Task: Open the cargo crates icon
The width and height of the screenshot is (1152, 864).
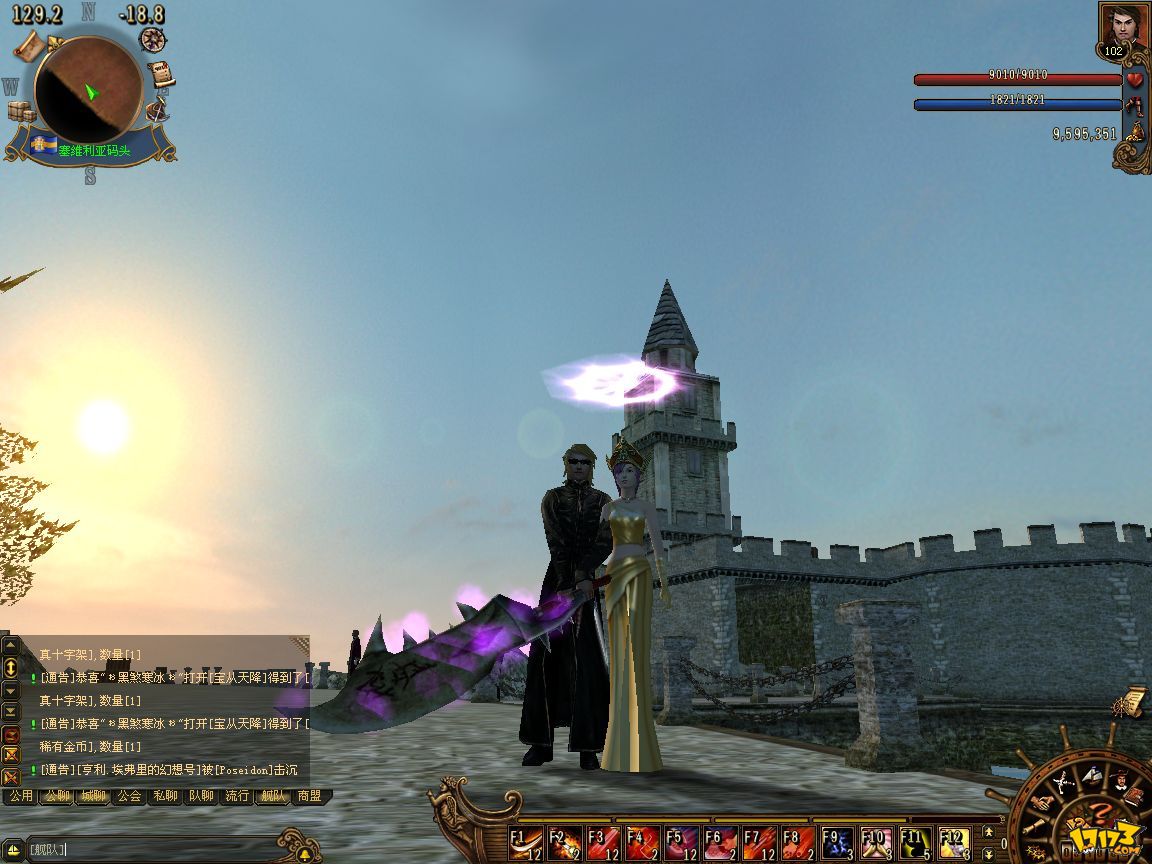Action: click(20, 112)
